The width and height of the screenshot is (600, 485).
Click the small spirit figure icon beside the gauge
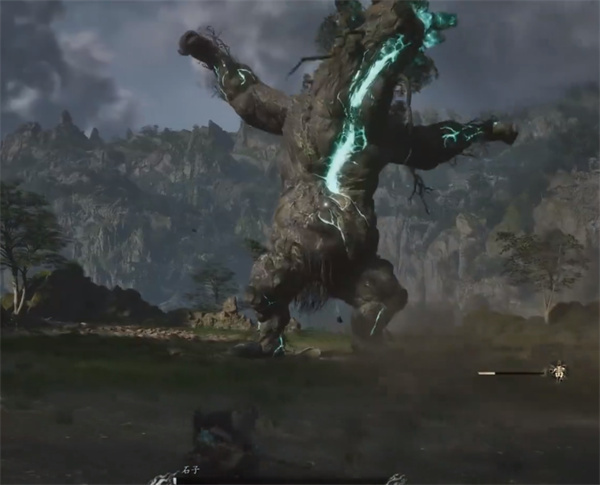pyautogui.click(x=558, y=371)
